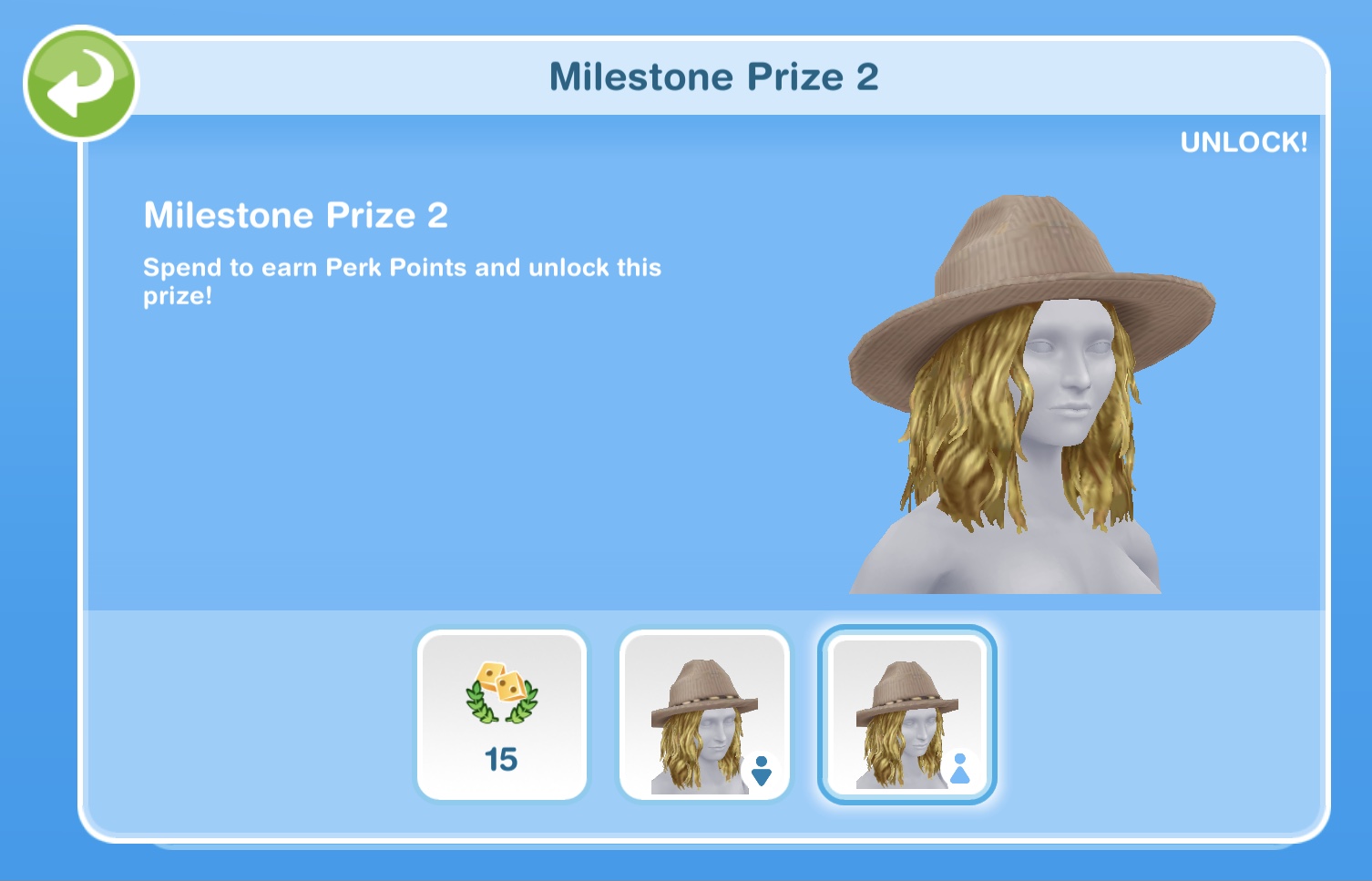Image resolution: width=1372 pixels, height=881 pixels.
Task: Go back with the green arrow button
Action: [80, 84]
